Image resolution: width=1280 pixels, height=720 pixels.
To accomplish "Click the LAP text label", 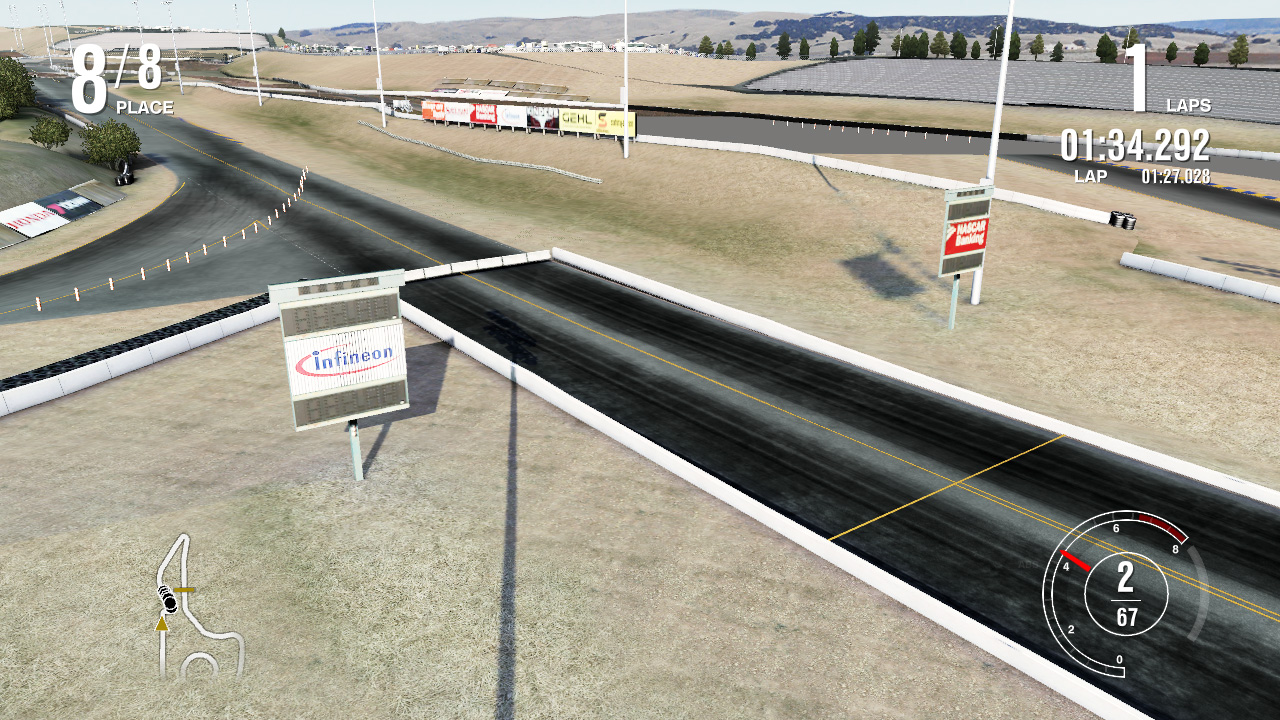I will point(1092,175).
